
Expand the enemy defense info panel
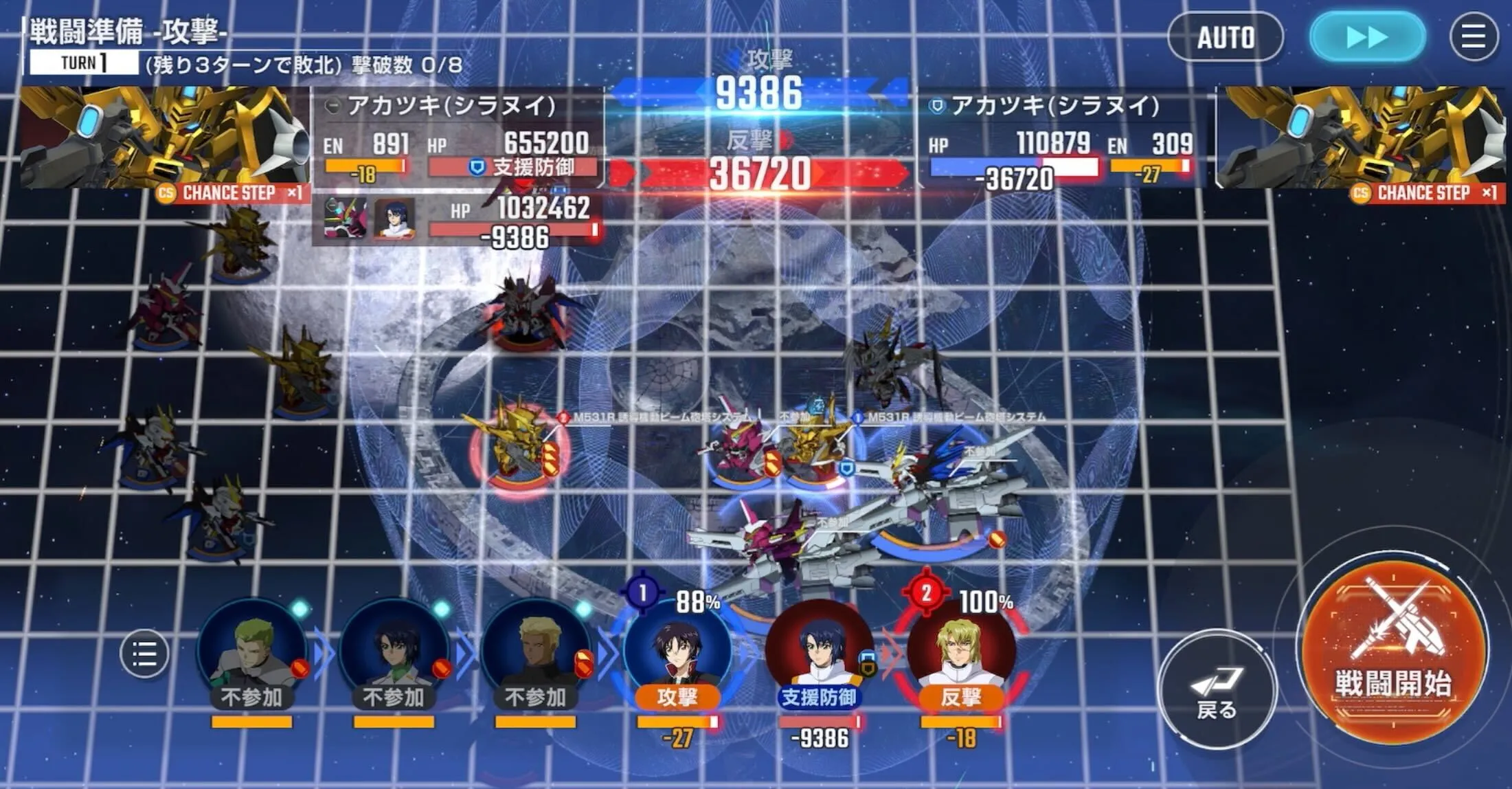[936, 106]
